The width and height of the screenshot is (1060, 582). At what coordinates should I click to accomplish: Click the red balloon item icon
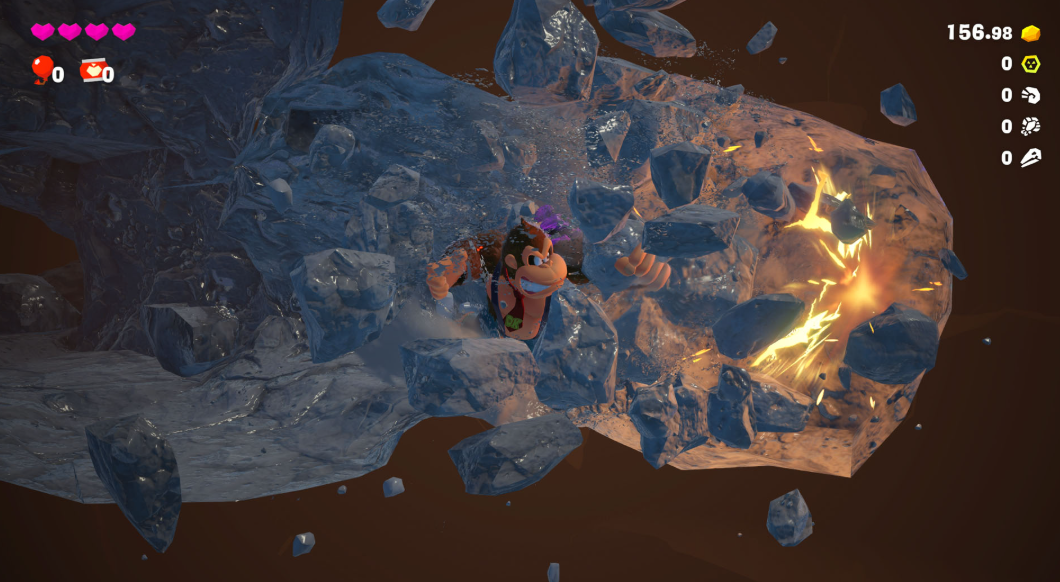[41, 69]
